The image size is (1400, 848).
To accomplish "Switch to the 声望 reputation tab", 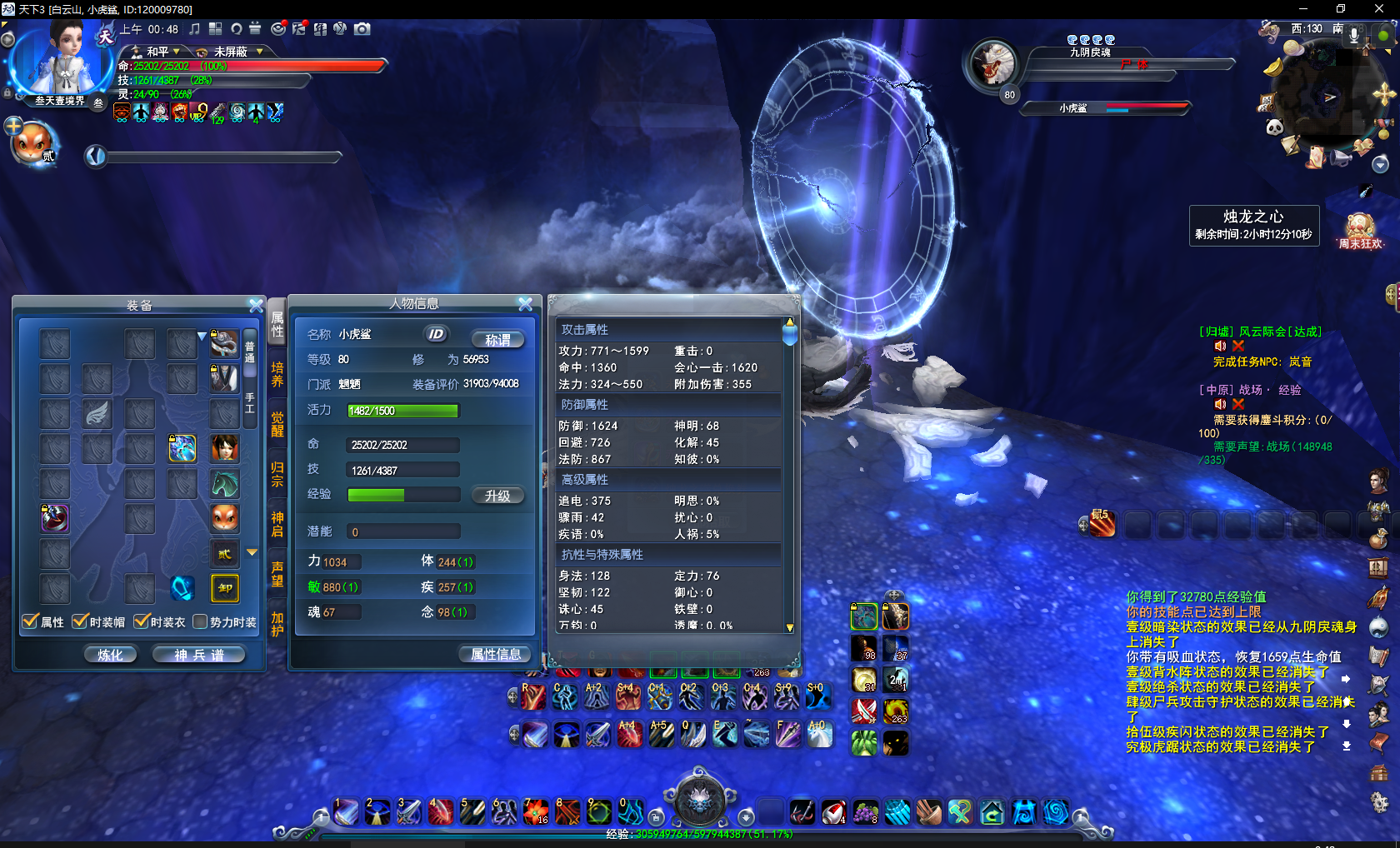I will click(x=277, y=574).
